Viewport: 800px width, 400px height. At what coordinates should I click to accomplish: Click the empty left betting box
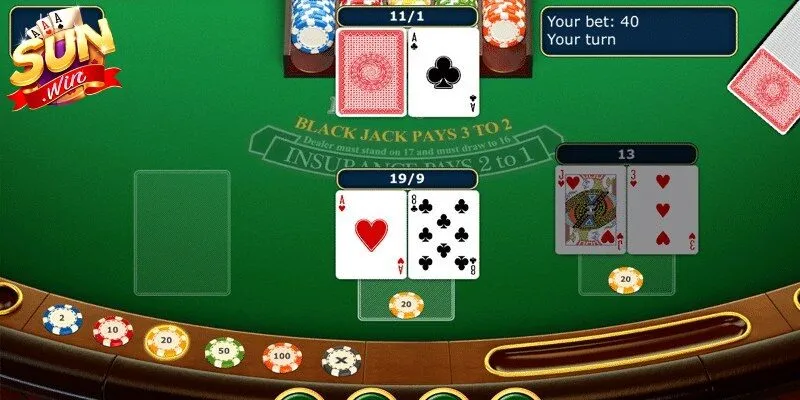(x=182, y=232)
